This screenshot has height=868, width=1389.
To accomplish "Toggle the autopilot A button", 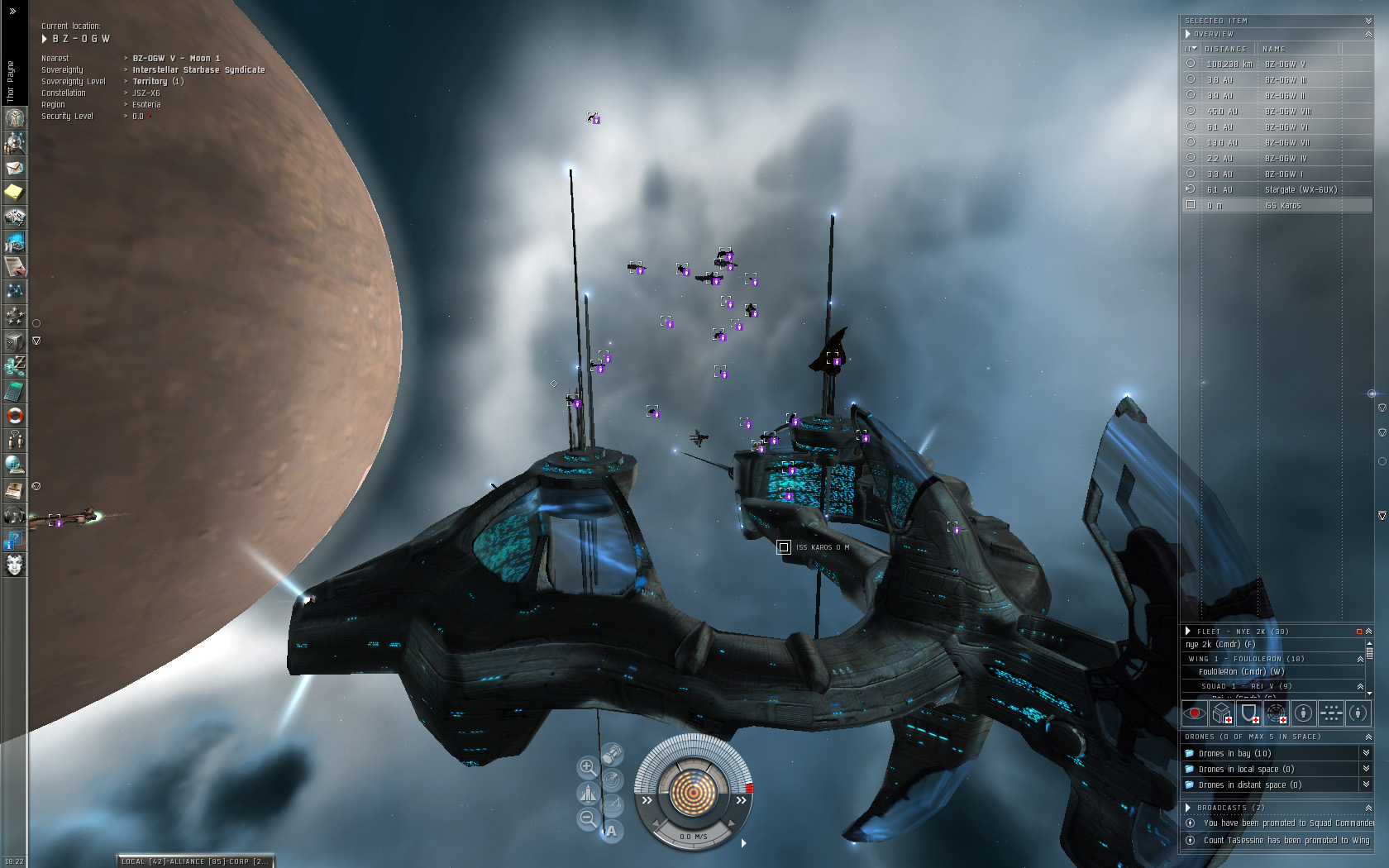I will [611, 831].
